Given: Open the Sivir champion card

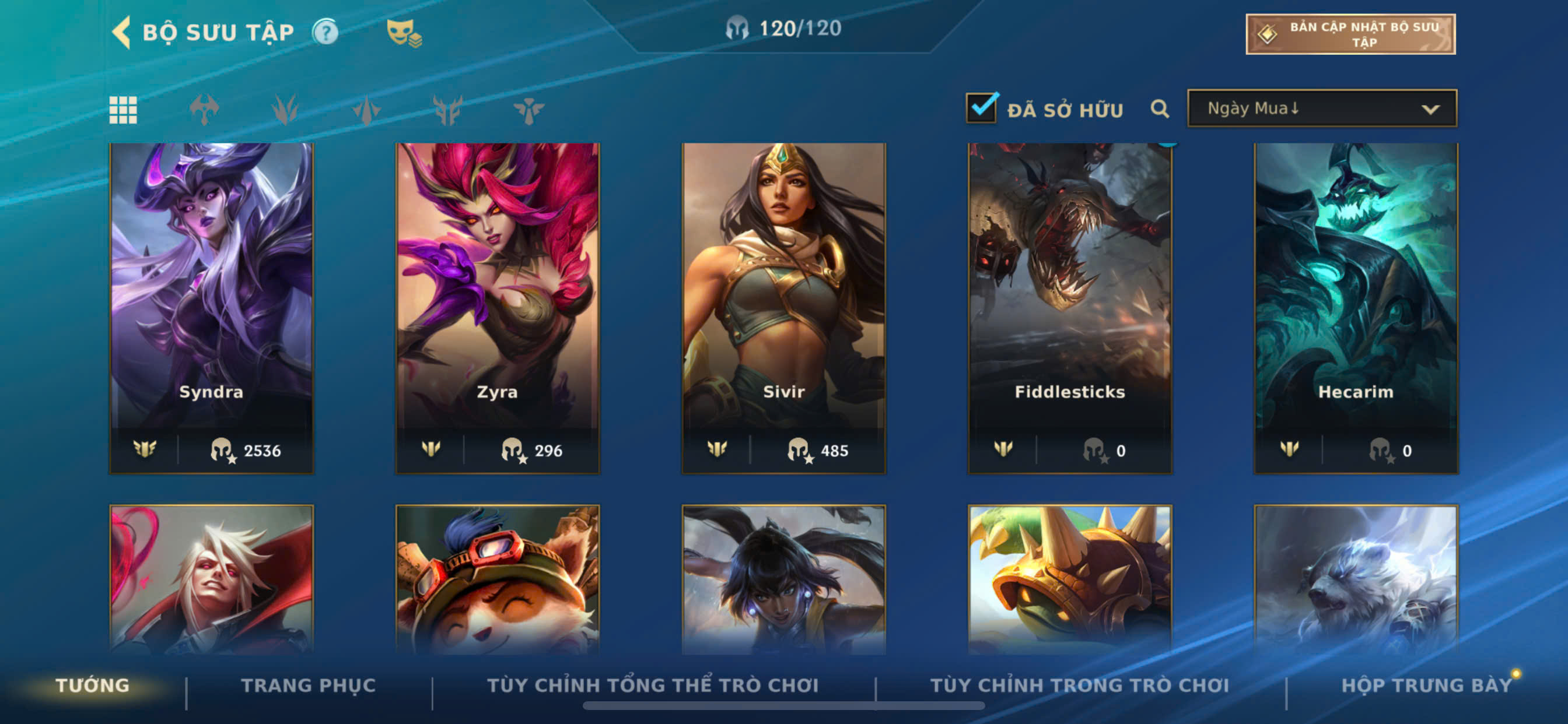Looking at the screenshot, I should [783, 307].
